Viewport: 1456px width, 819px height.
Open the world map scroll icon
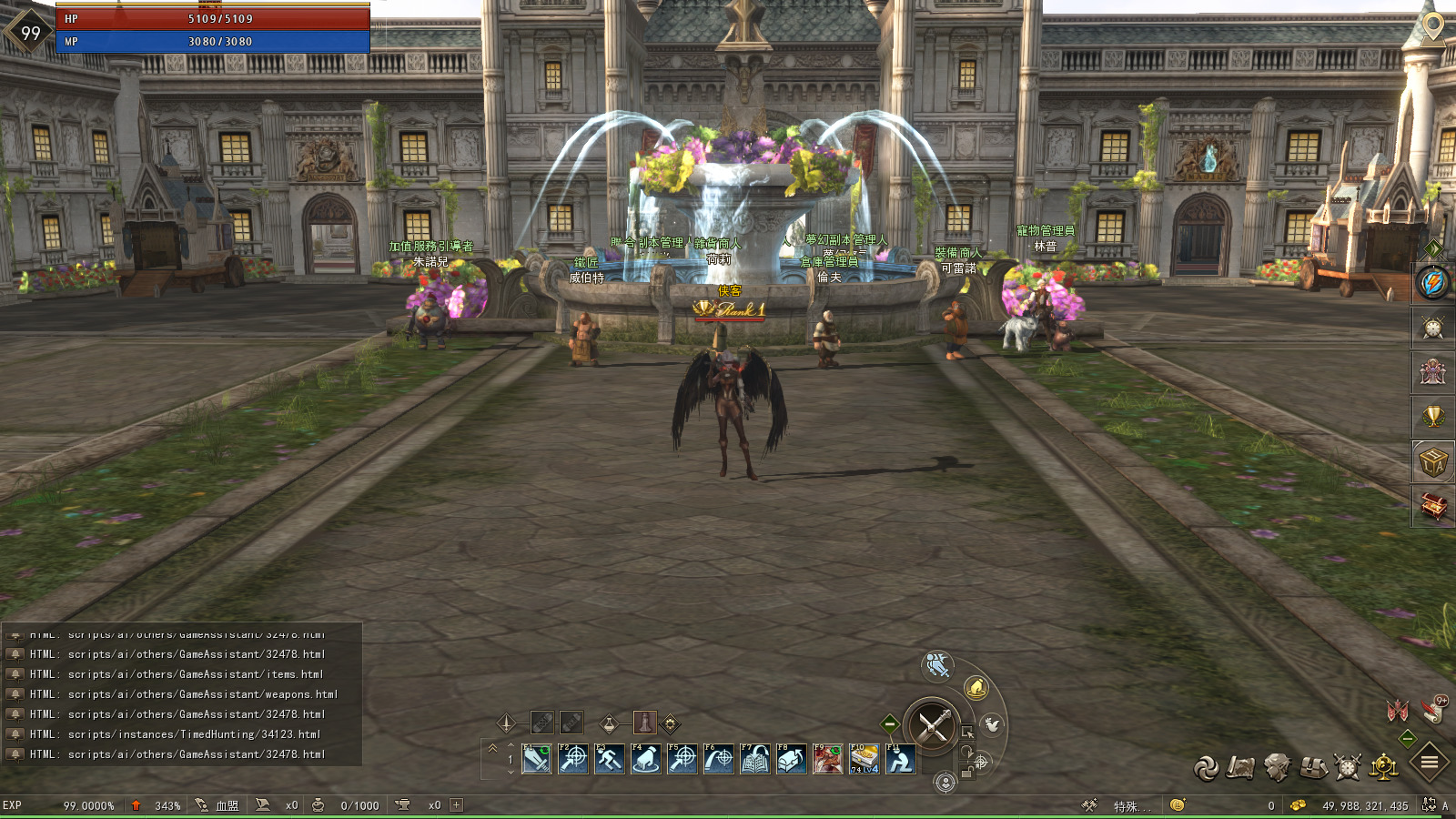(x=1240, y=768)
